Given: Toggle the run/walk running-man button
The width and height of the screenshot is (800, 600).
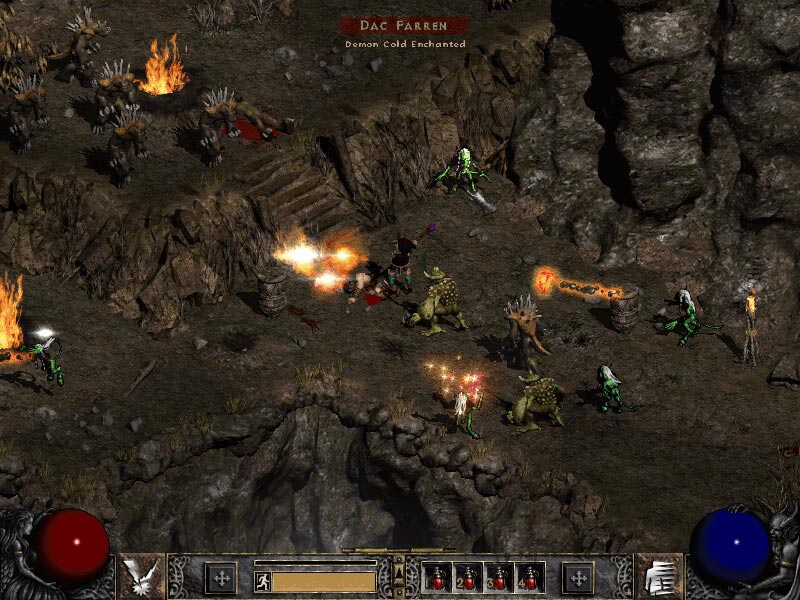Looking at the screenshot, I should point(261,580).
